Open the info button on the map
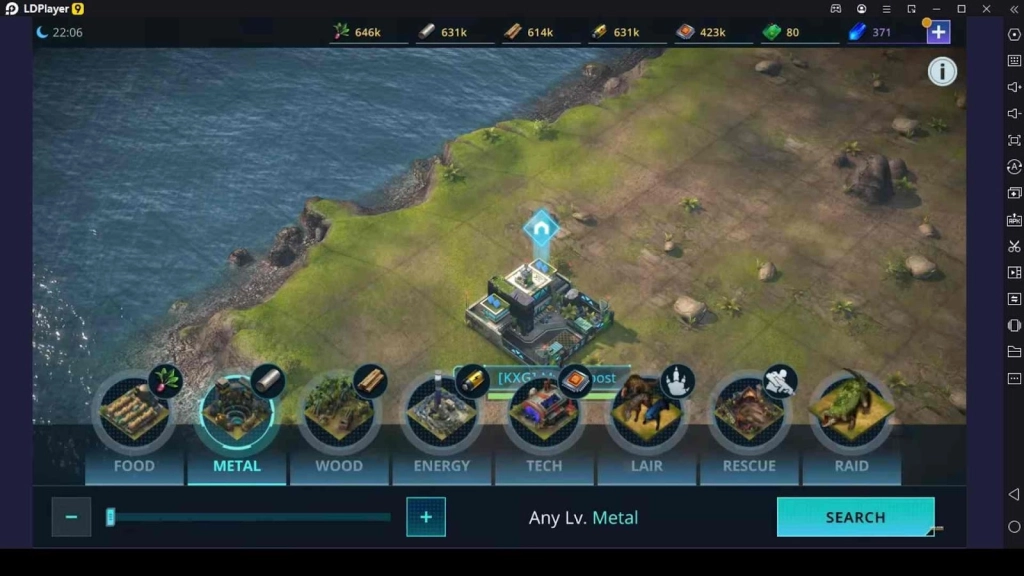 pyautogui.click(x=942, y=71)
